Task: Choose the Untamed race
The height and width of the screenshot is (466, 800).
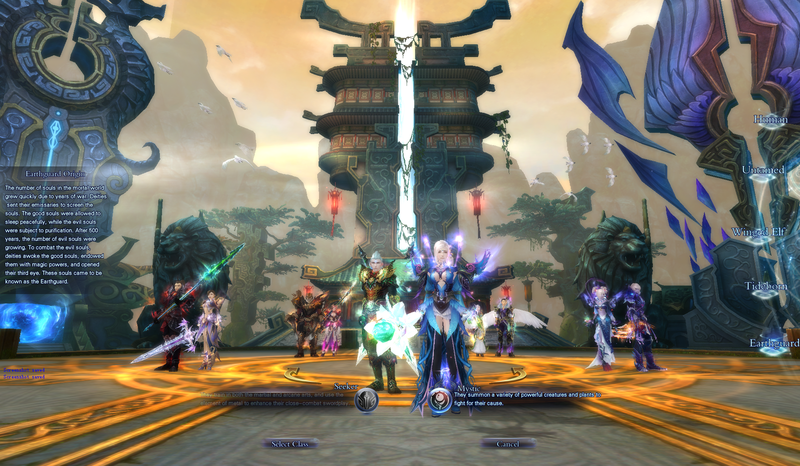Action: (x=764, y=170)
